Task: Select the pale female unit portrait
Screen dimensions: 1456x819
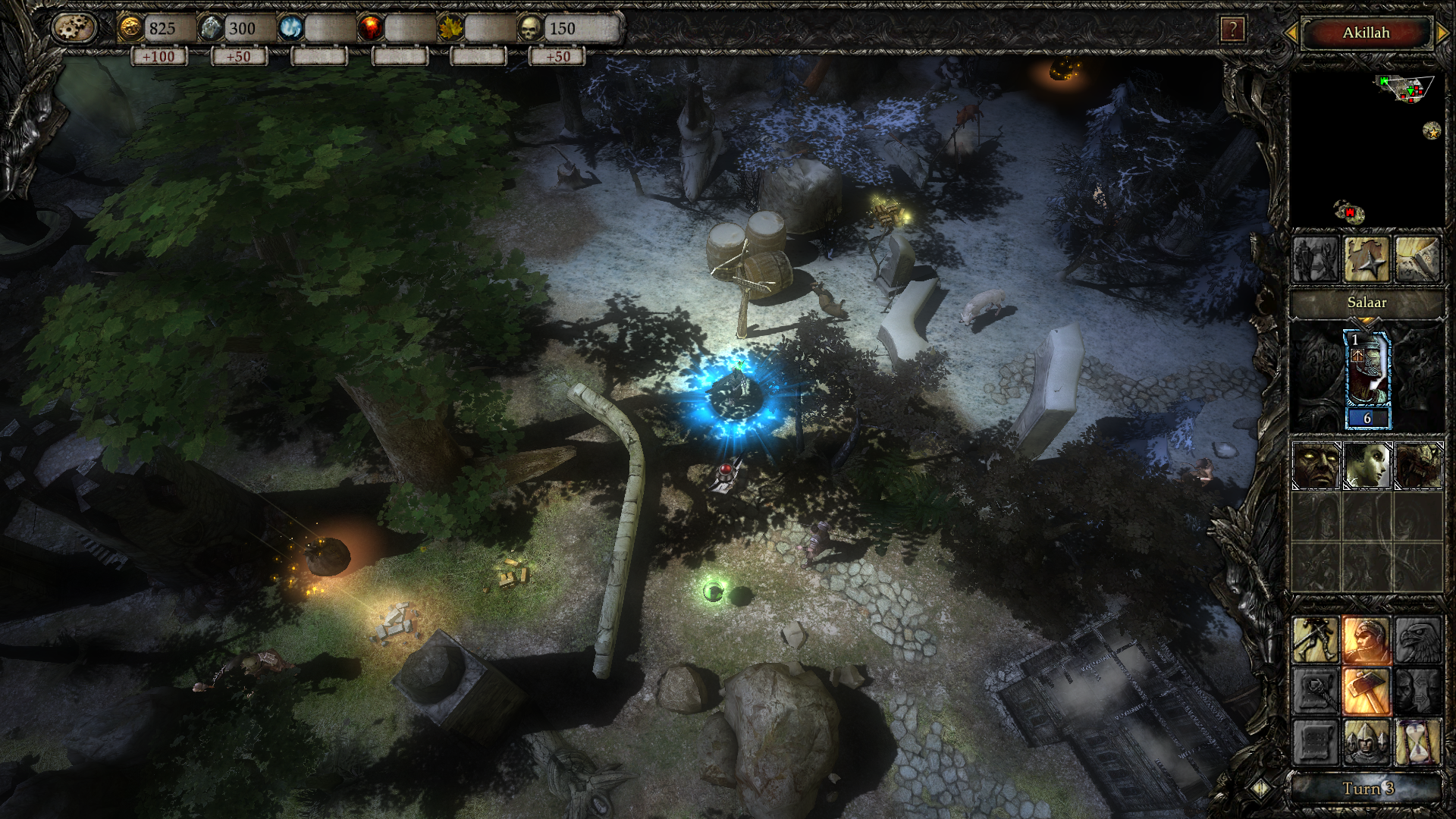Action: [1367, 466]
